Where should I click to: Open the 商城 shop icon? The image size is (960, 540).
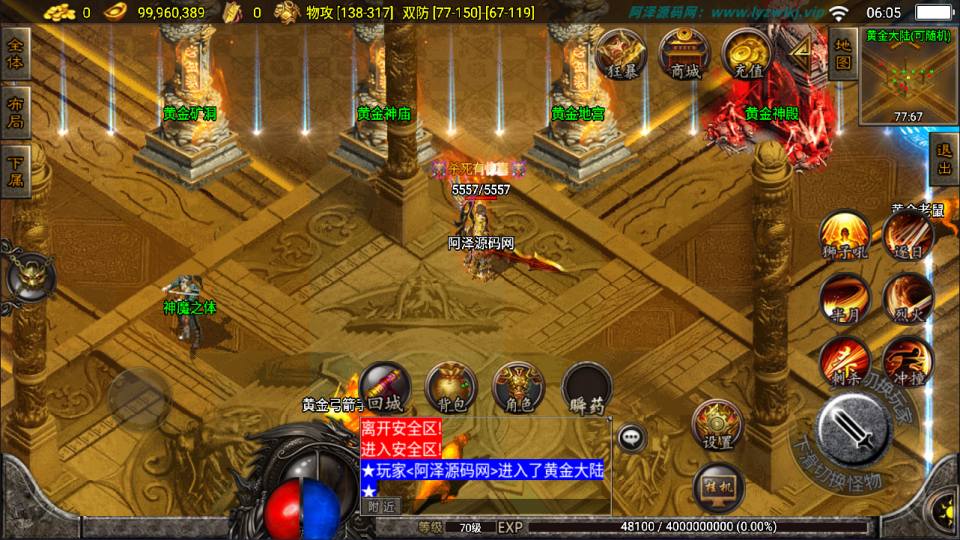pyautogui.click(x=685, y=55)
